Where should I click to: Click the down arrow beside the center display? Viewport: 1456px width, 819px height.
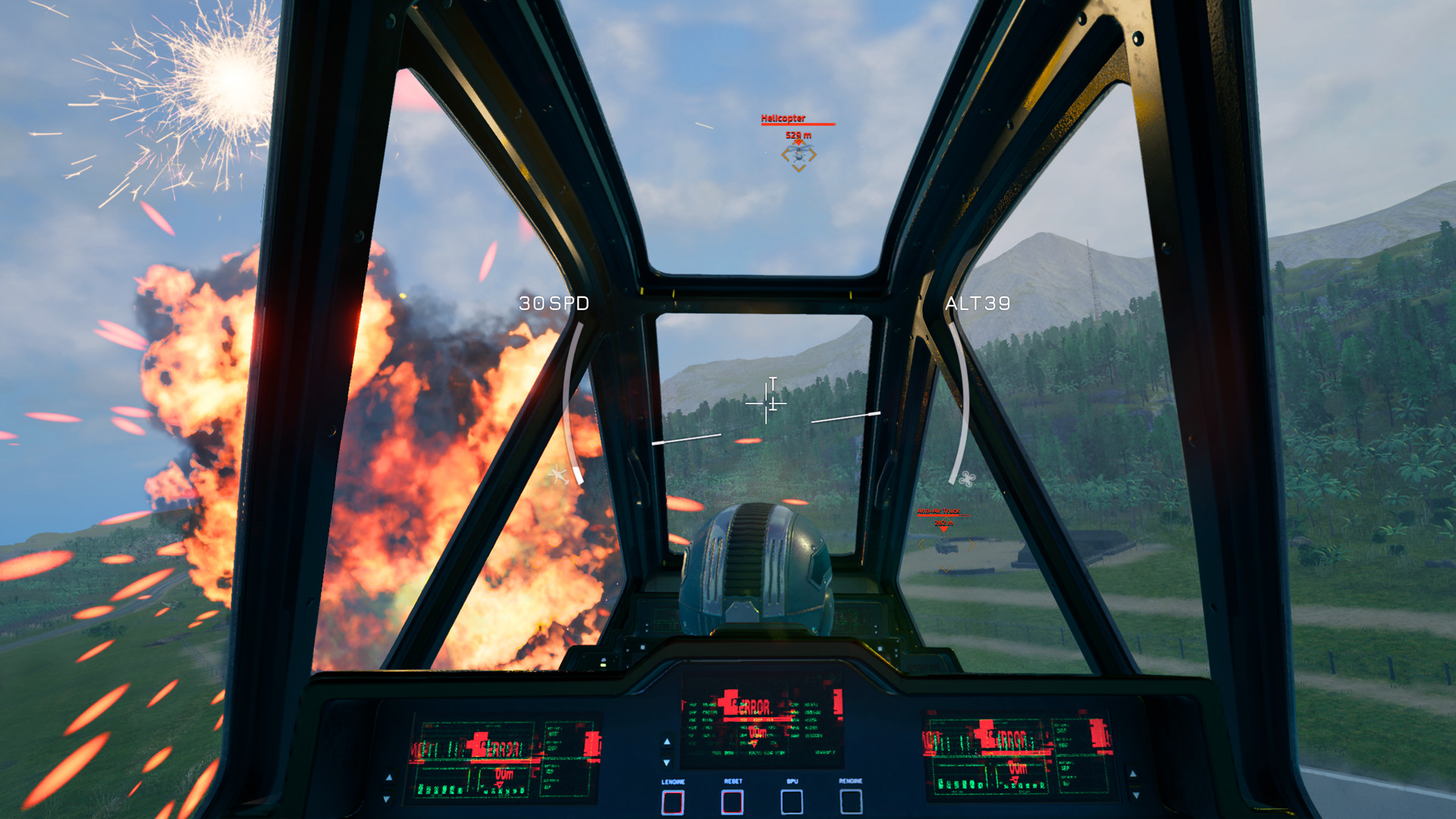click(x=667, y=763)
